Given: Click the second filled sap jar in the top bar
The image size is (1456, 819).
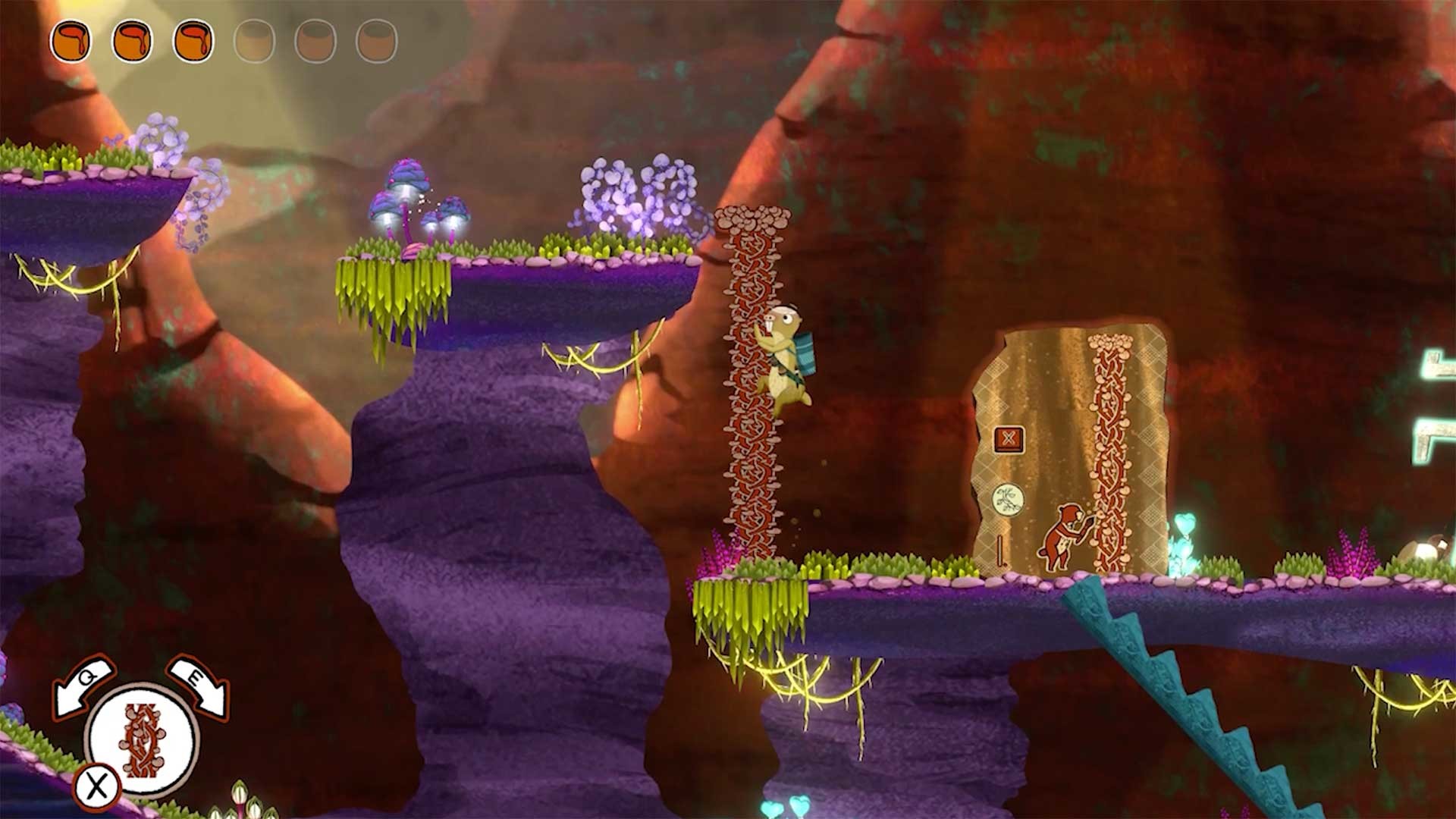Looking at the screenshot, I should point(133,42).
